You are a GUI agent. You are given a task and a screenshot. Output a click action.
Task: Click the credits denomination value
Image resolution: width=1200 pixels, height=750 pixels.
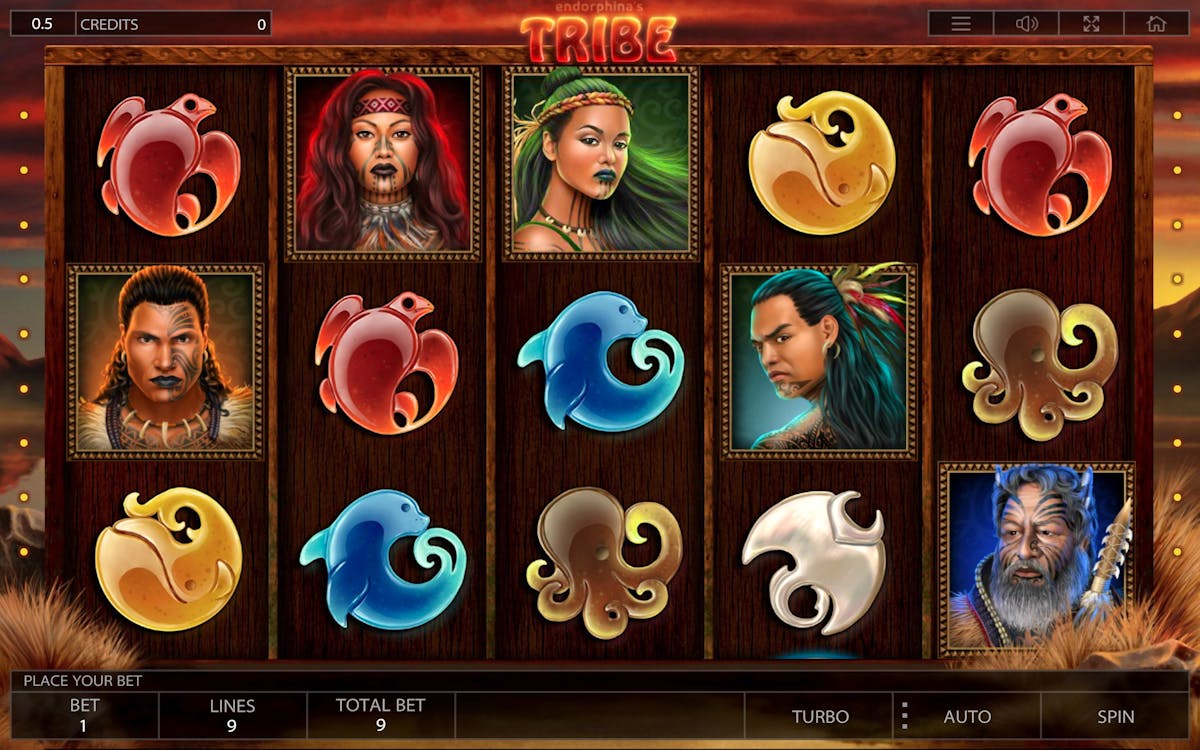click(x=42, y=24)
